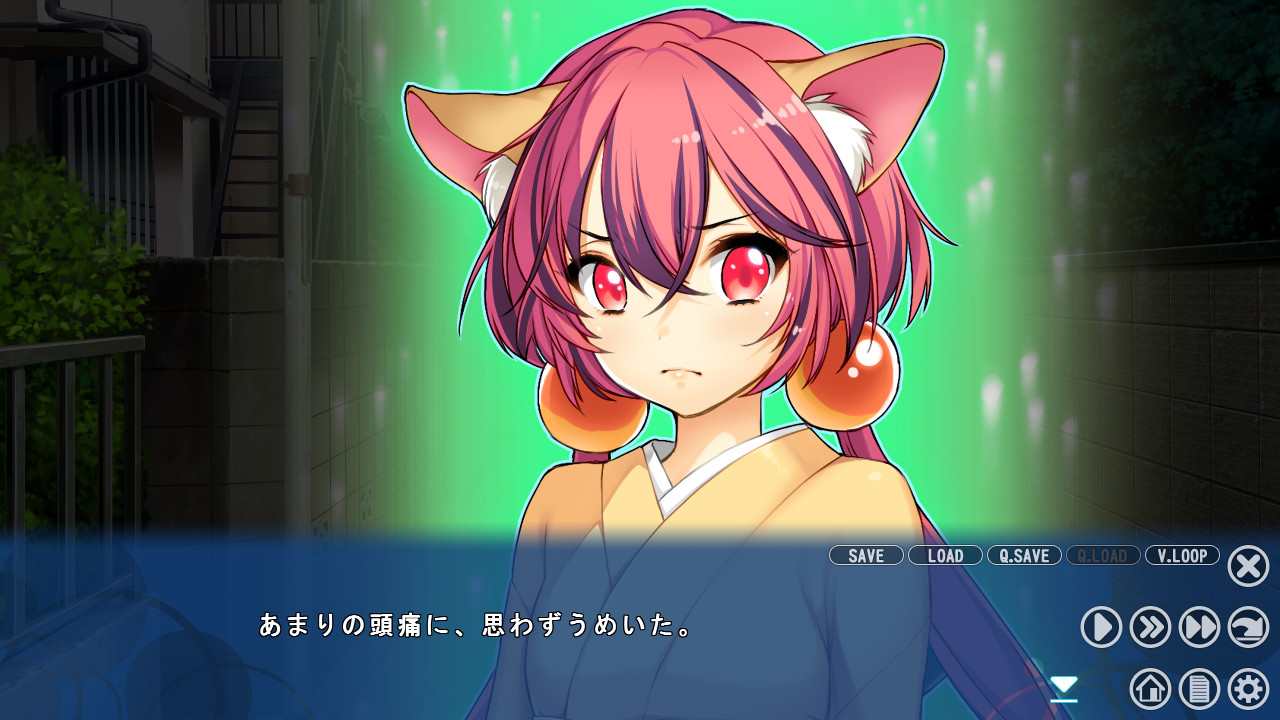Toggle voice loop with V.LOOP
Viewport: 1280px width, 720px height.
pos(1181,556)
